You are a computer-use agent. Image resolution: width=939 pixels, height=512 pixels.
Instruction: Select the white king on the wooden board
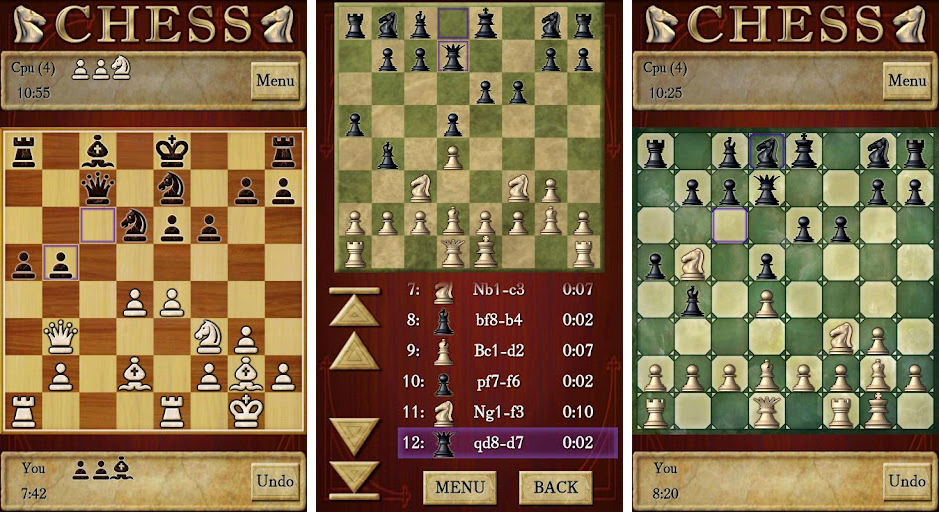click(x=244, y=410)
